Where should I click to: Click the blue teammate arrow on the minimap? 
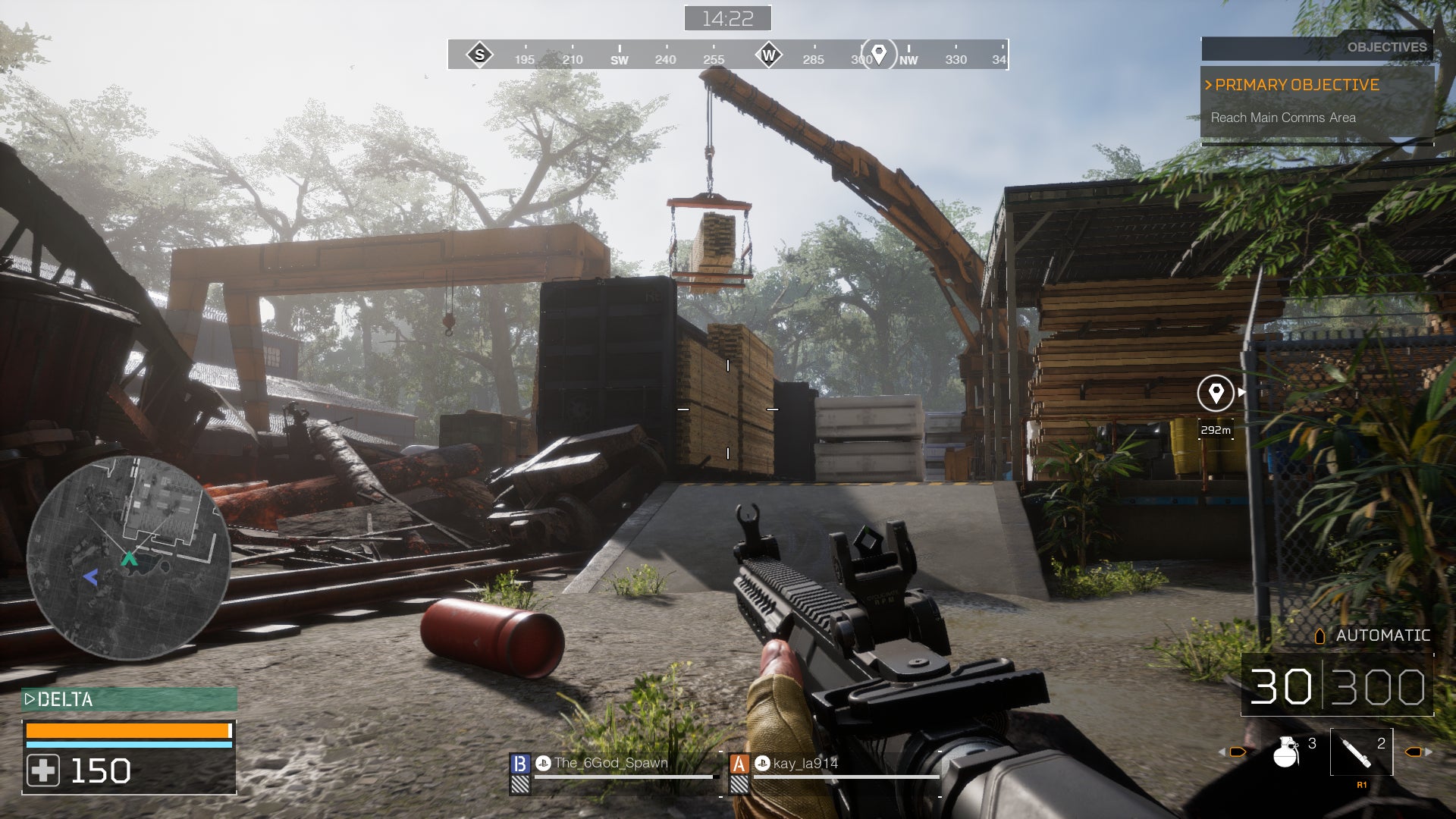click(x=91, y=578)
